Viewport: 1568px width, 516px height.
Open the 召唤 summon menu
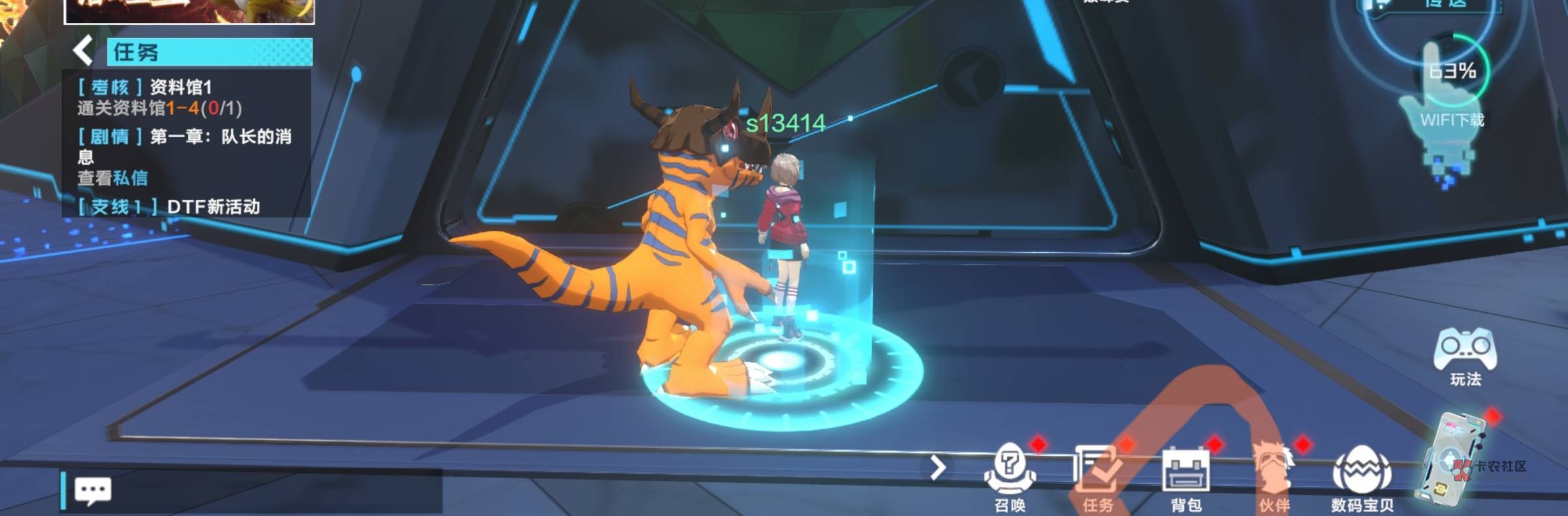pos(1010,477)
